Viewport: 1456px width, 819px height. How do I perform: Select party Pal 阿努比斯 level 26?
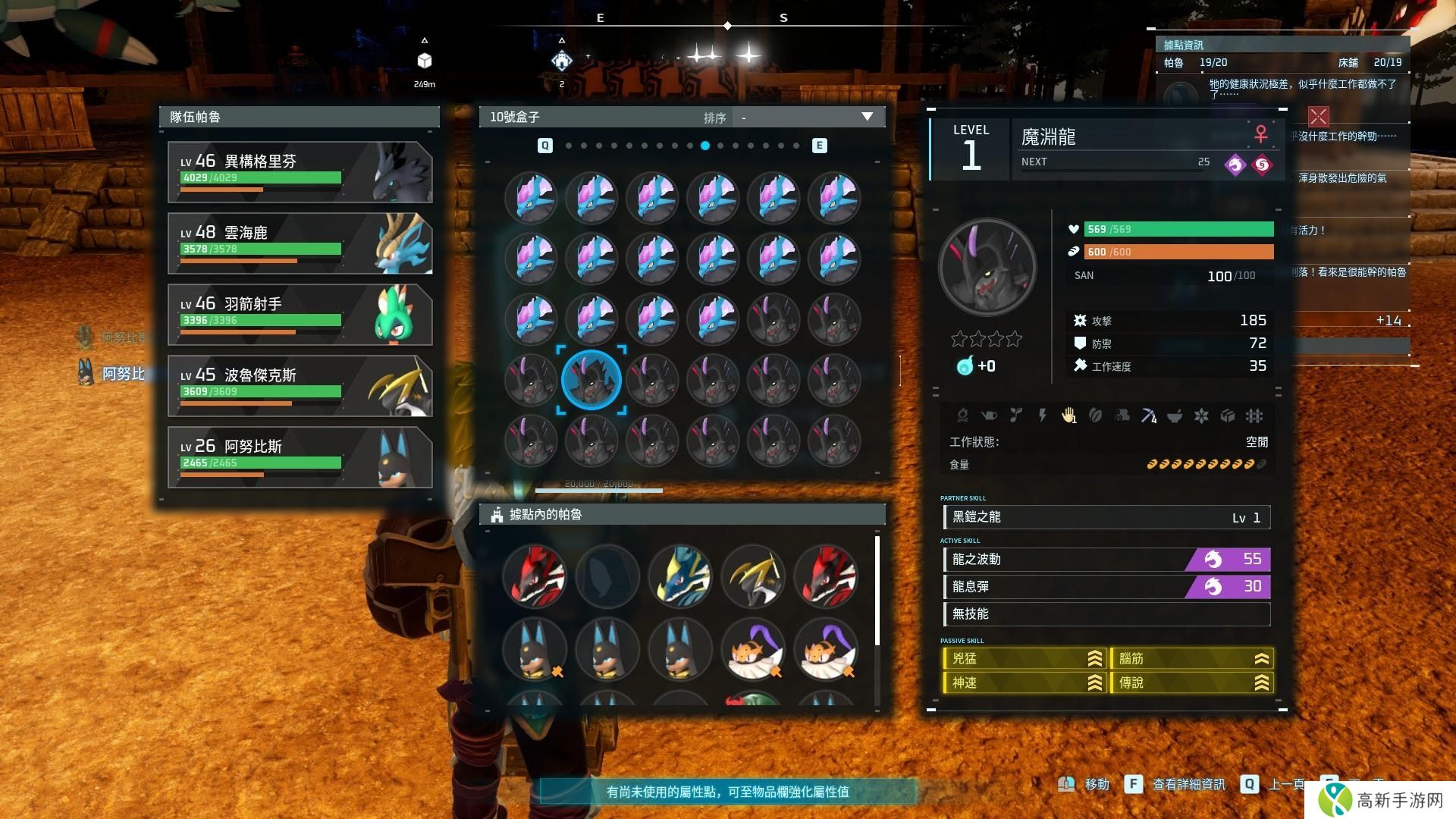pos(300,457)
